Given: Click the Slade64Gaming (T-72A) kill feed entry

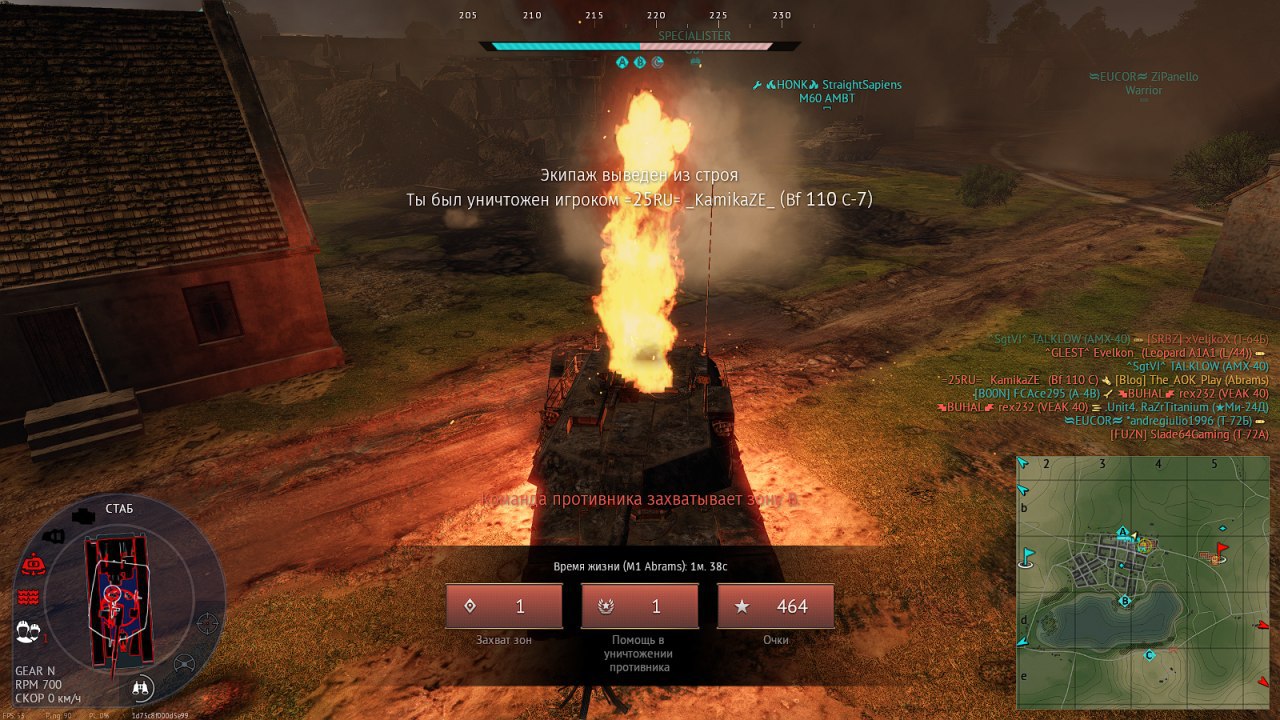Looking at the screenshot, I should click(x=1188, y=434).
